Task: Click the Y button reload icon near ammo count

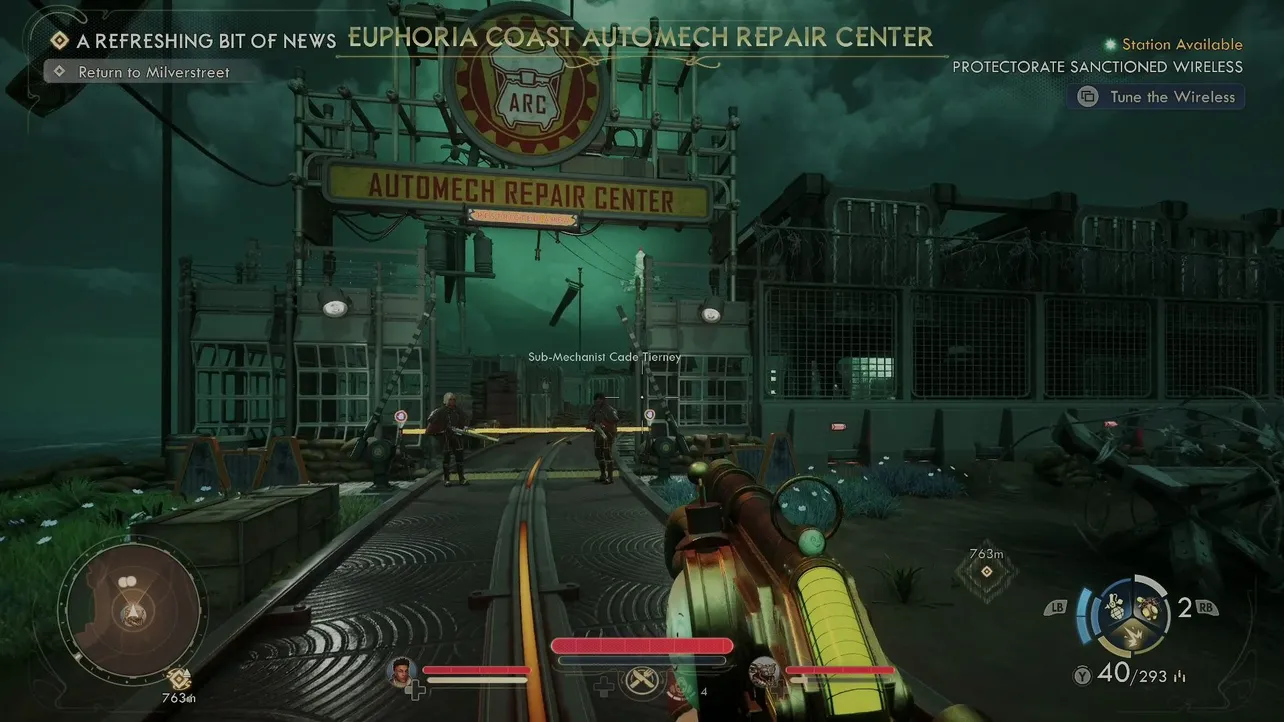Action: (1082, 676)
